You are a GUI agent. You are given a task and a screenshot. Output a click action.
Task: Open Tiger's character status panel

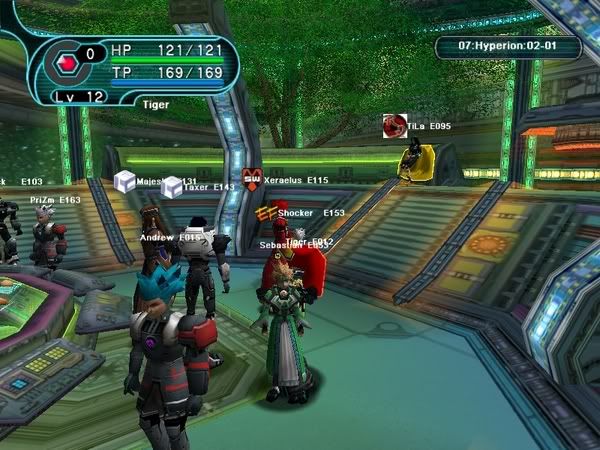tap(135, 68)
